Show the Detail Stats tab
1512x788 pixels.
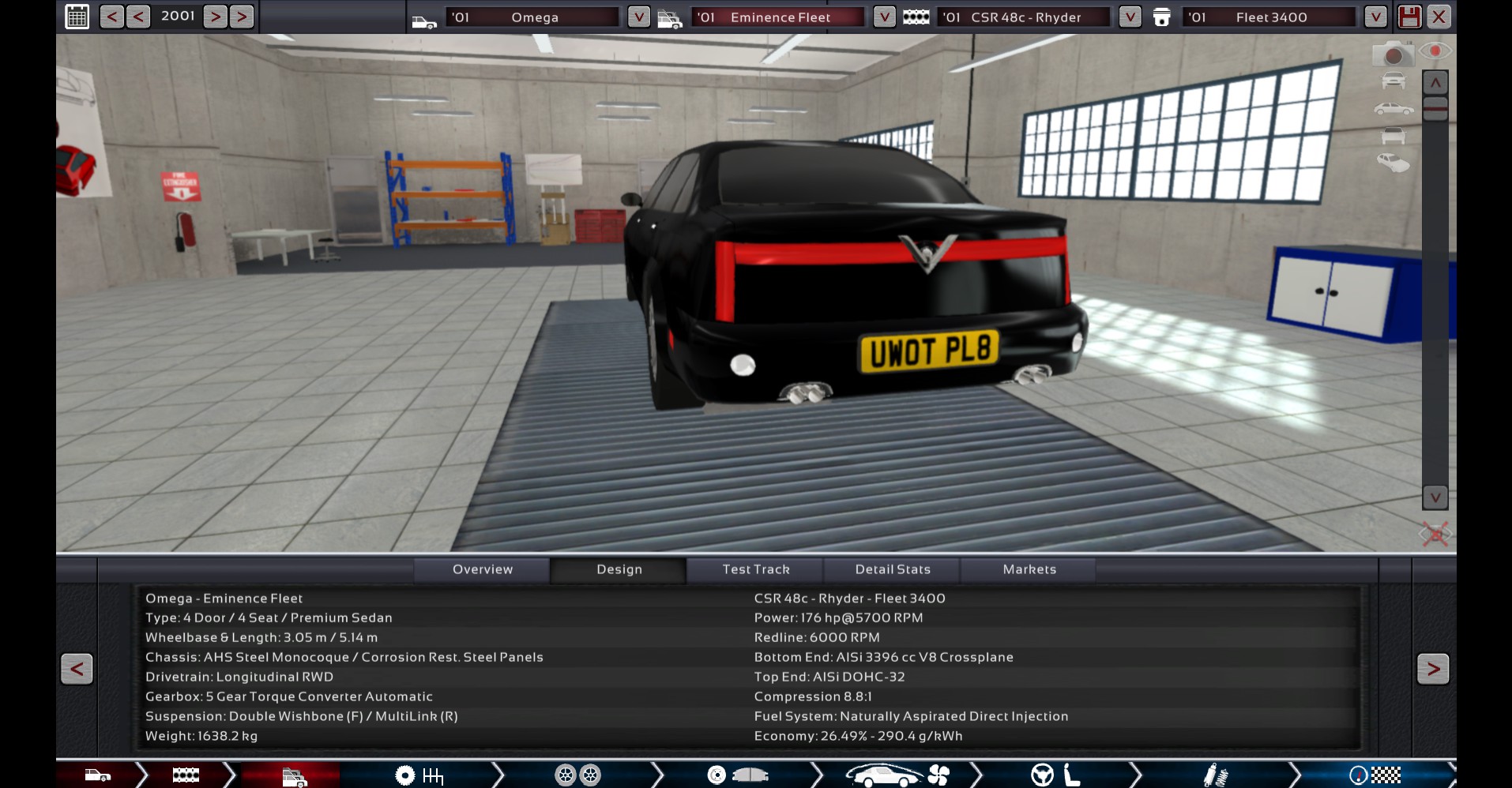coord(893,569)
